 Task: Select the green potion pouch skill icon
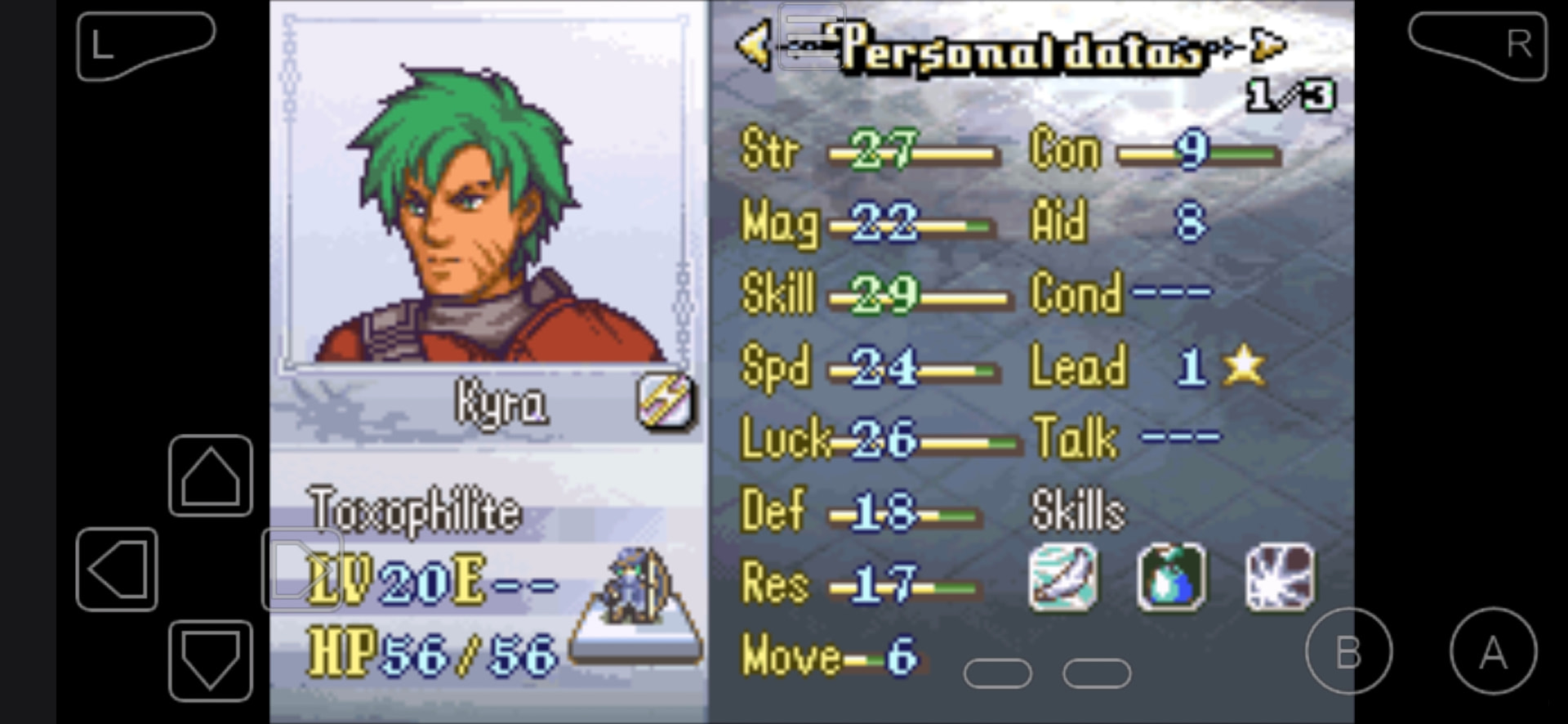(x=1171, y=579)
